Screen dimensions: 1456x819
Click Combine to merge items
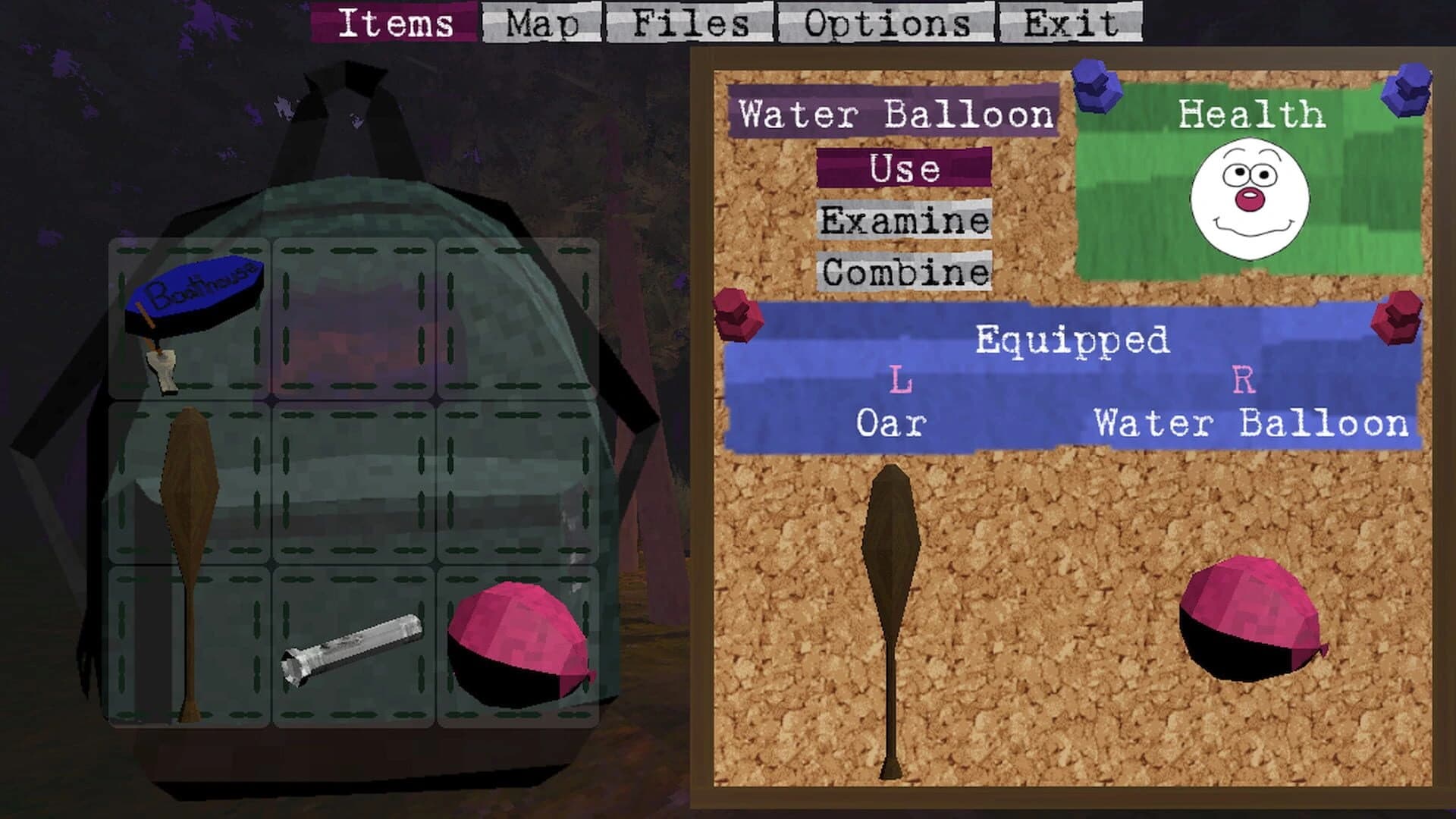pyautogui.click(x=906, y=271)
